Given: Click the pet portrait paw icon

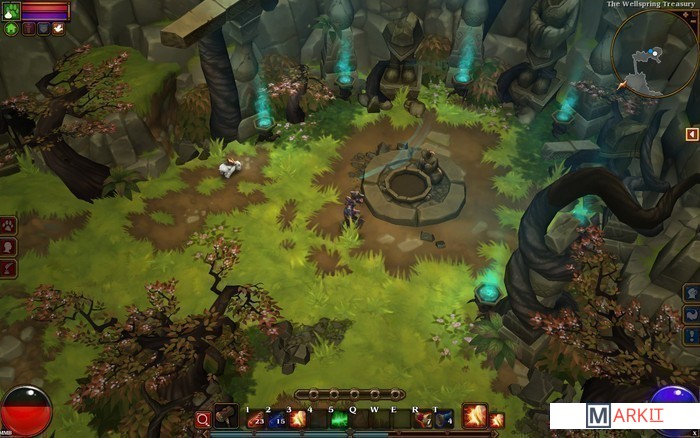Looking at the screenshot, I should pyautogui.click(x=10, y=10).
